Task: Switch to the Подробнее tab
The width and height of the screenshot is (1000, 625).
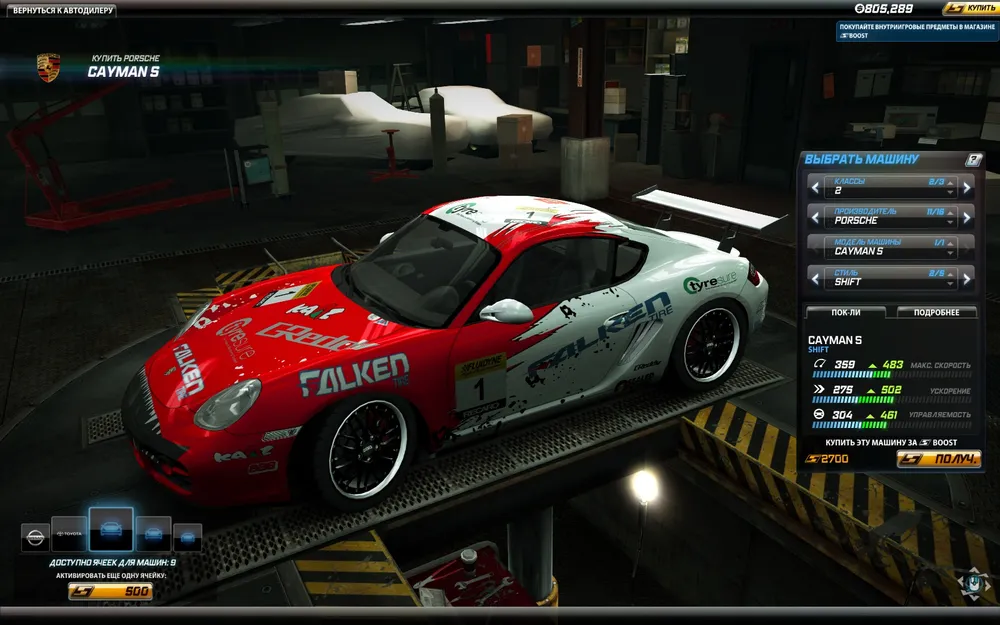Action: pyautogui.click(x=936, y=312)
